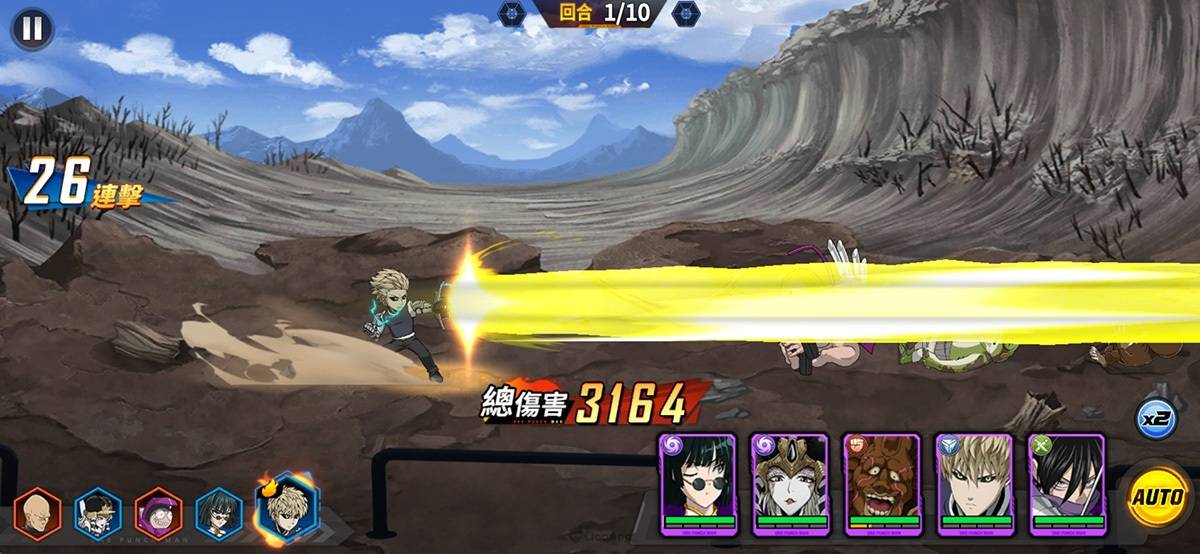Toggle the x2 battle speed button

[x=1155, y=418]
